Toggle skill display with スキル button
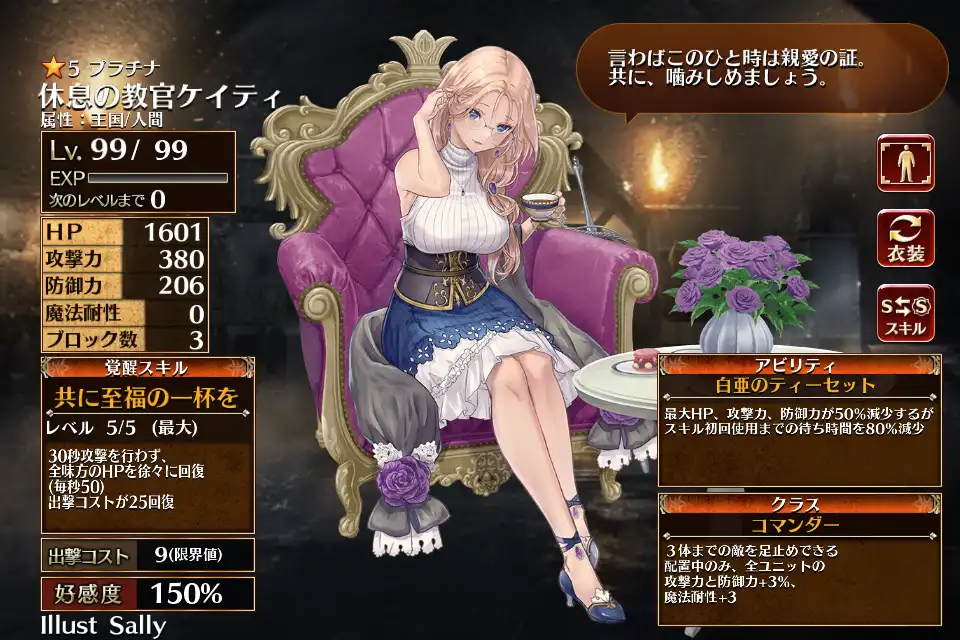The height and width of the screenshot is (640, 960). tap(905, 312)
